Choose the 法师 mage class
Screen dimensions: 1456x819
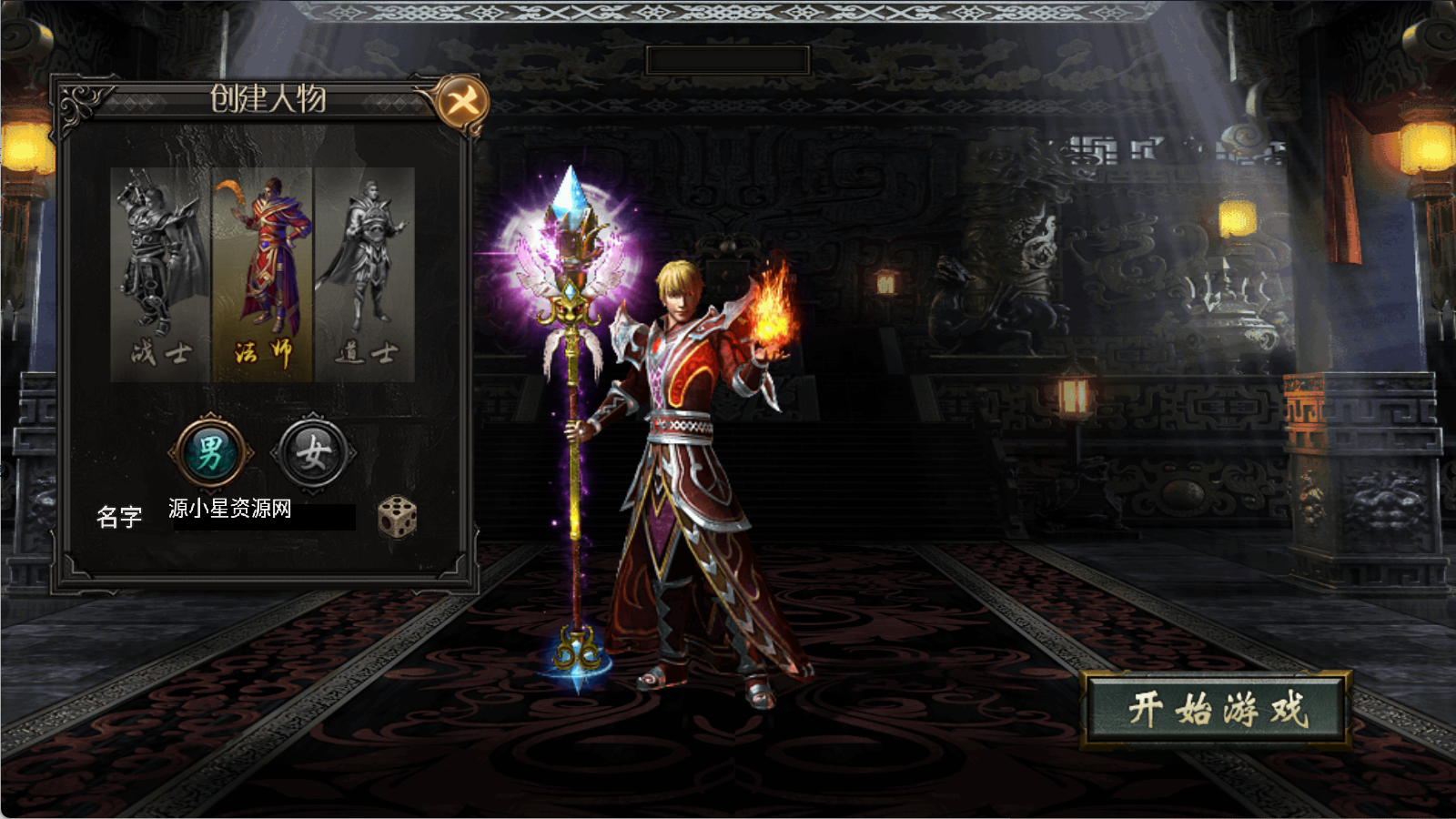coord(262,273)
